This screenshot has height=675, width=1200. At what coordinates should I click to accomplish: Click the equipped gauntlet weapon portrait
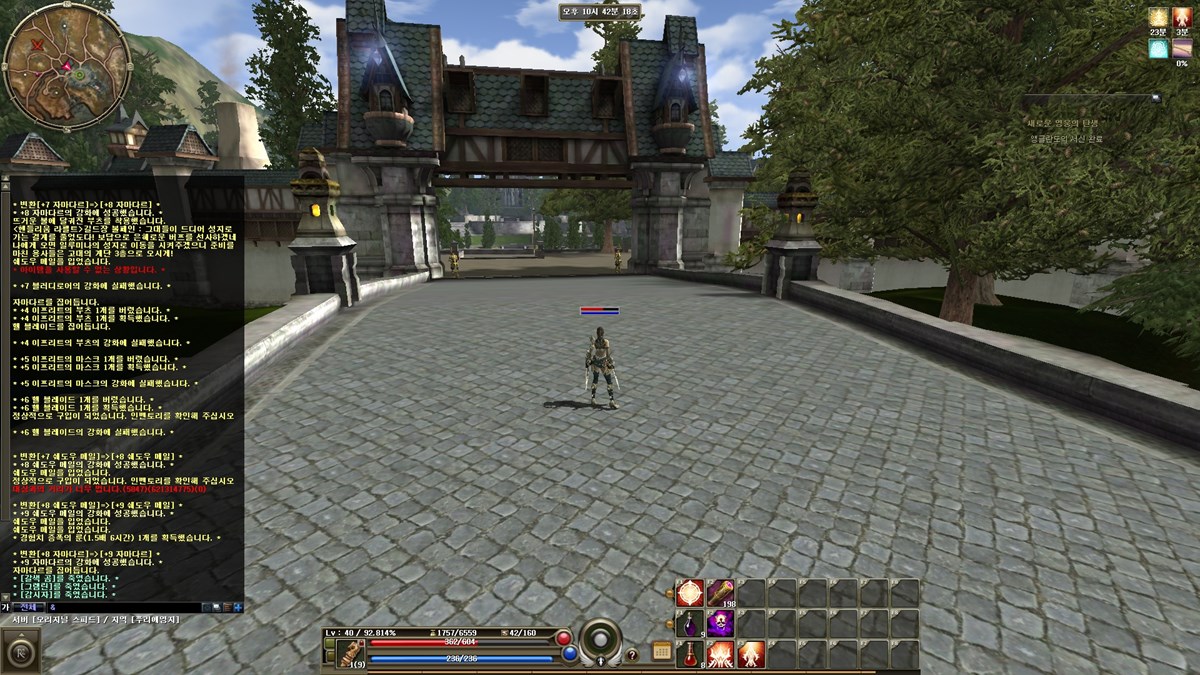[x=350, y=654]
